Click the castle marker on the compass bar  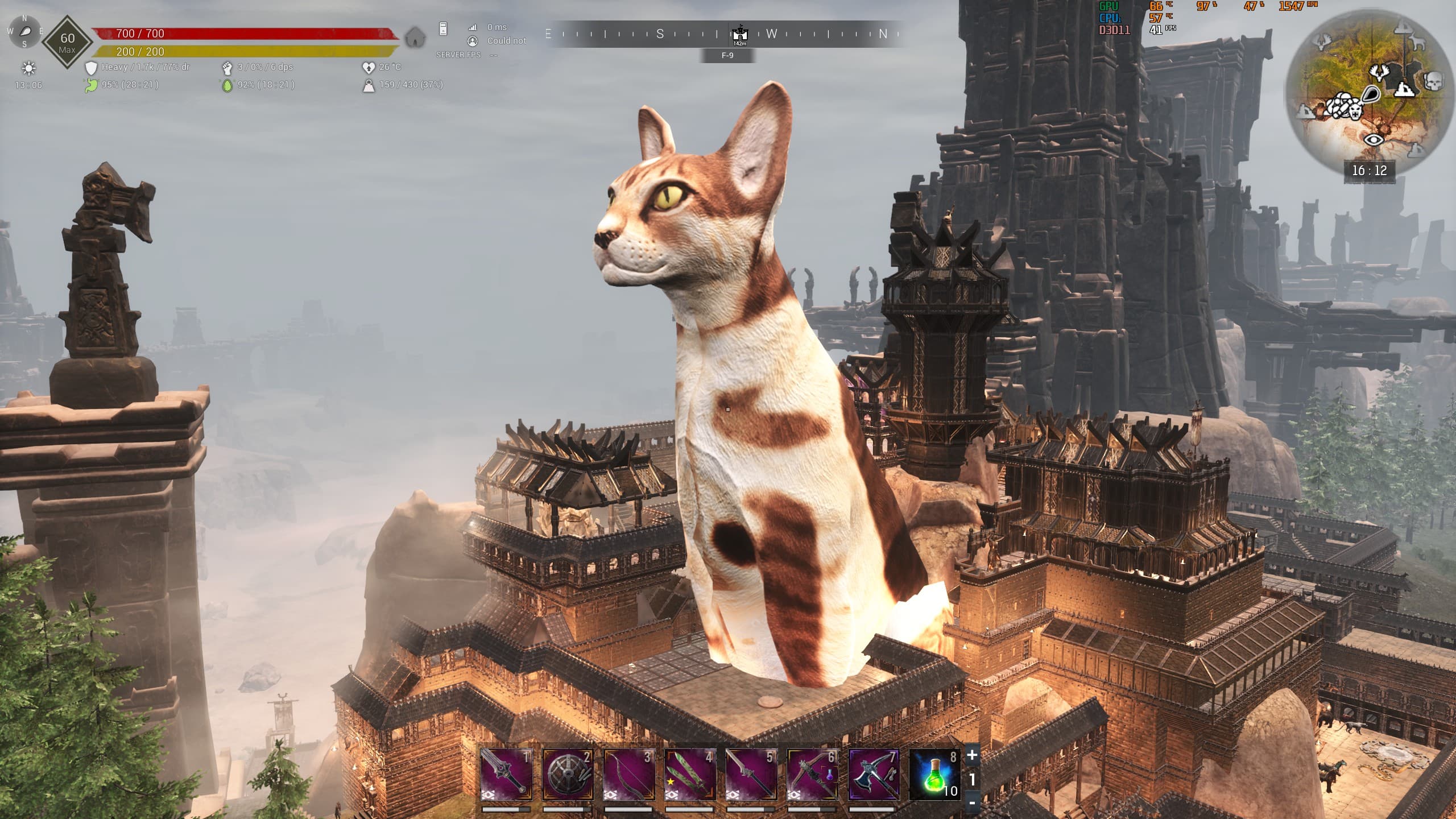[x=739, y=34]
